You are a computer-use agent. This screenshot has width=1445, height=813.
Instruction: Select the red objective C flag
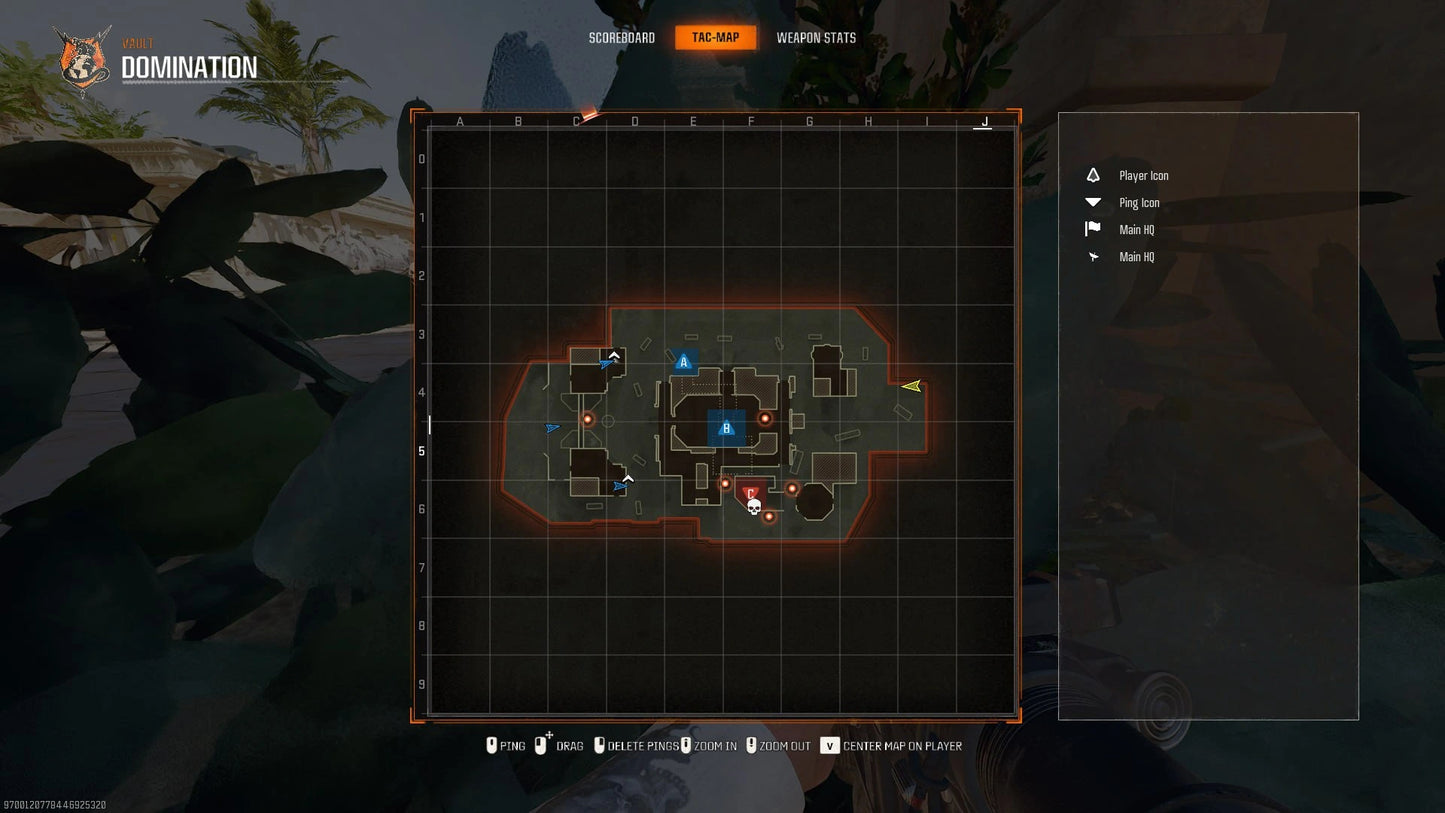(750, 492)
